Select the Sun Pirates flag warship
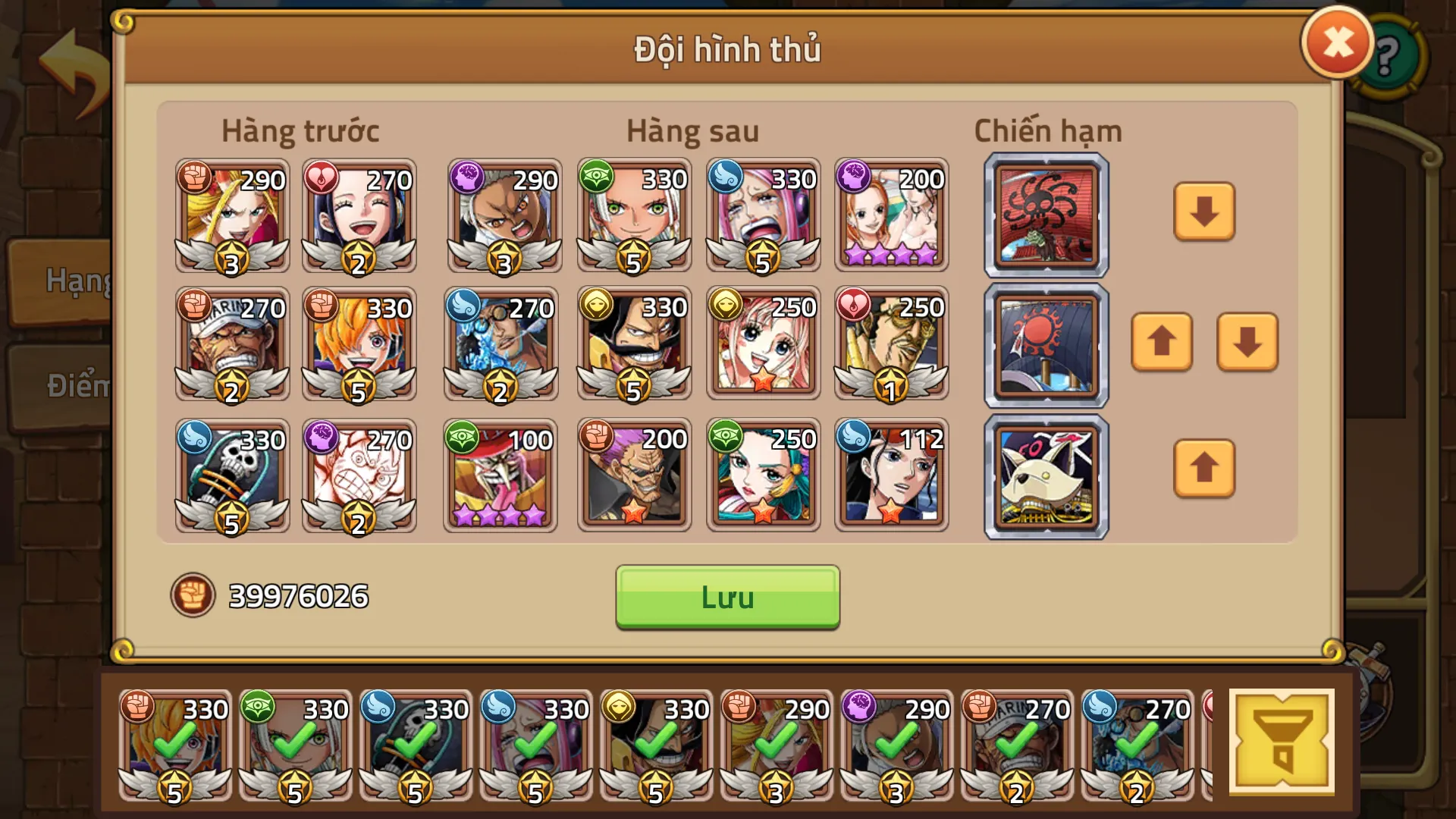 tap(1044, 344)
